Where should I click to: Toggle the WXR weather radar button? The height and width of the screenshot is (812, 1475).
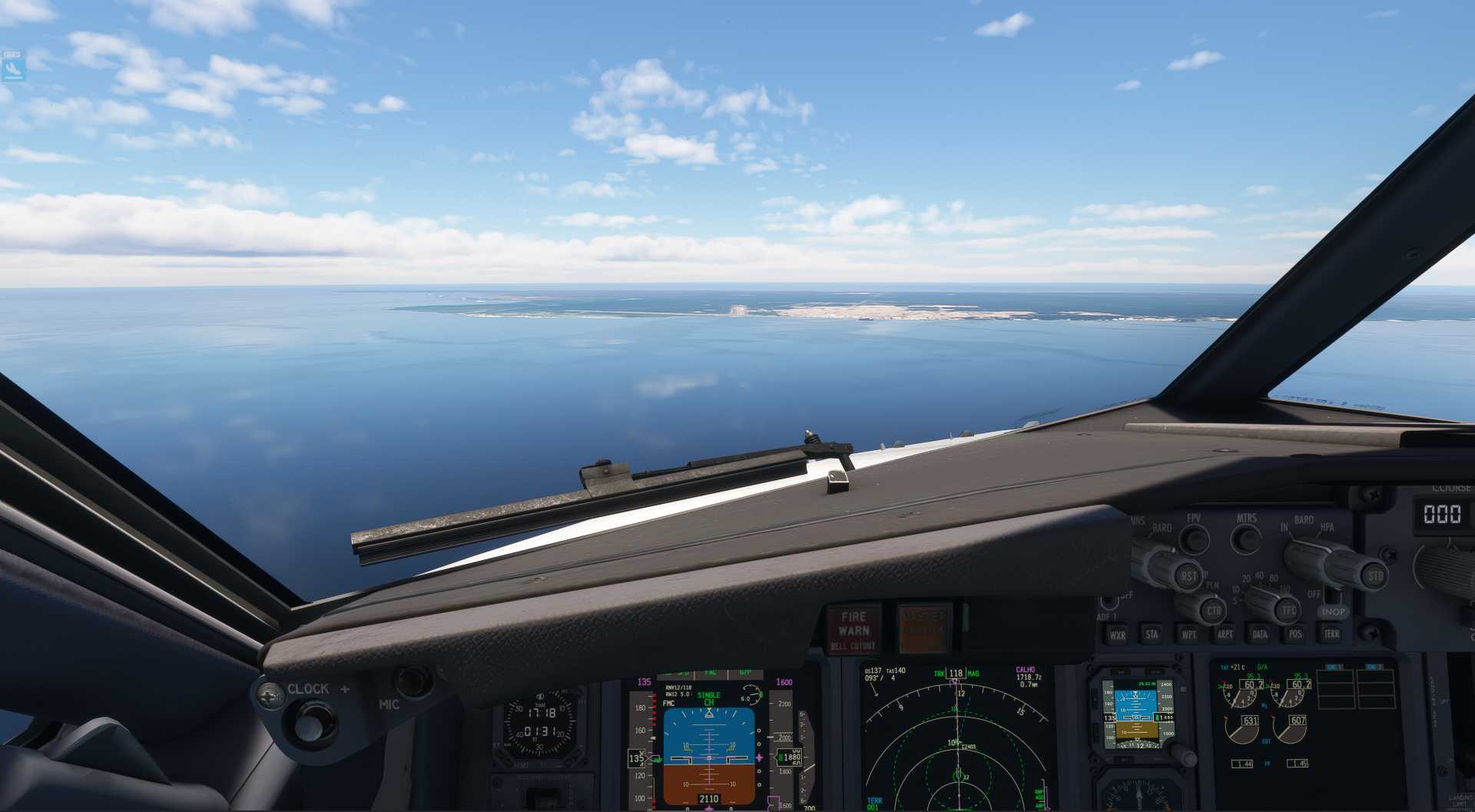point(1117,635)
